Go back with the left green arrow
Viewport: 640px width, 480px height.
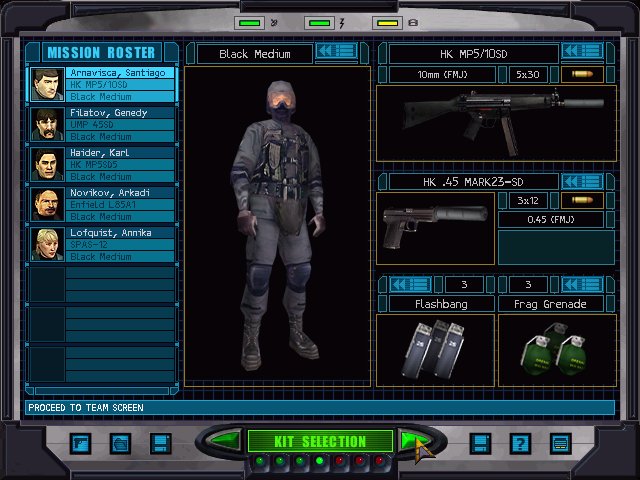pyautogui.click(x=226, y=441)
